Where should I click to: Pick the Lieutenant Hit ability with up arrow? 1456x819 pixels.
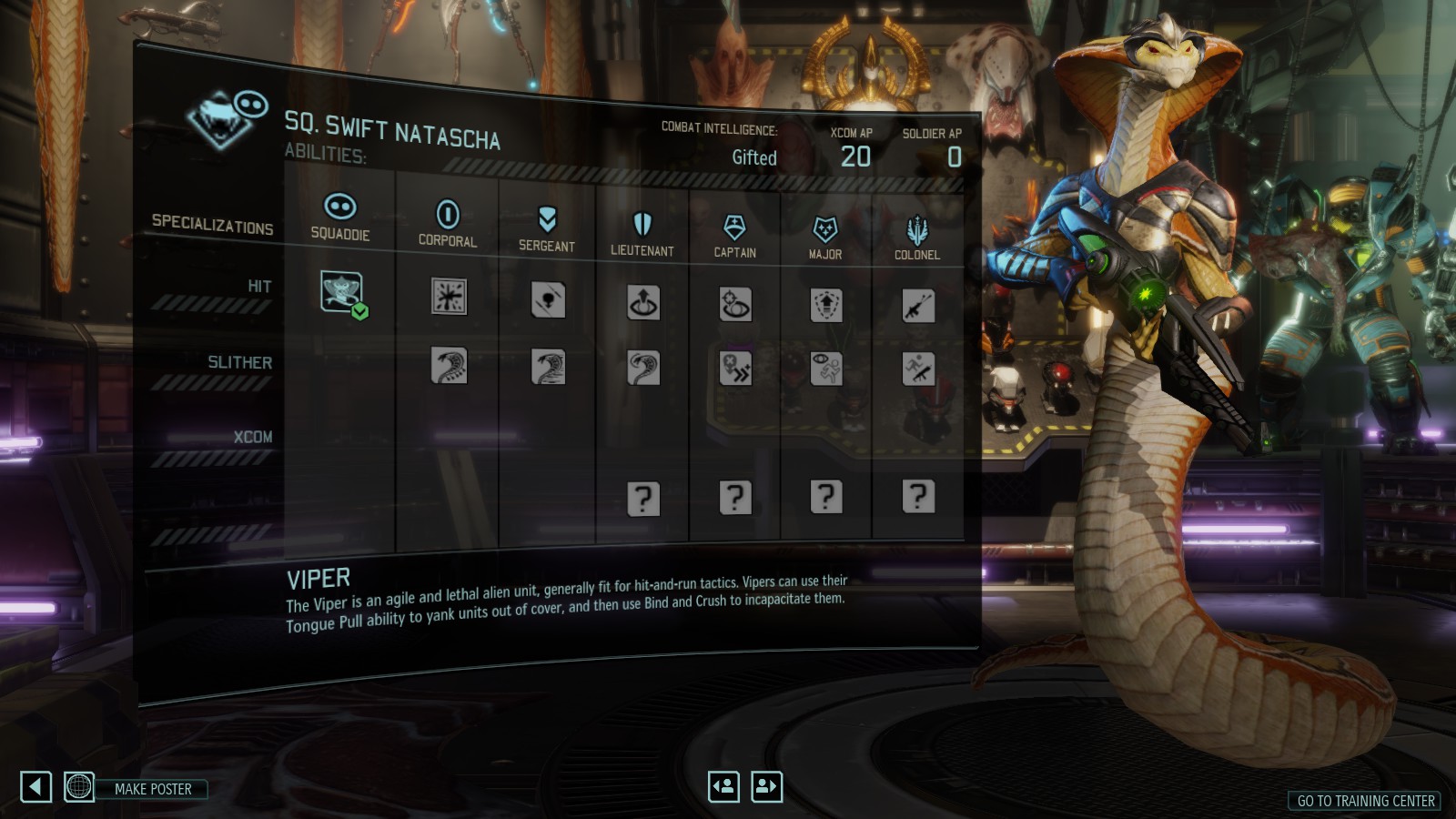(643, 303)
